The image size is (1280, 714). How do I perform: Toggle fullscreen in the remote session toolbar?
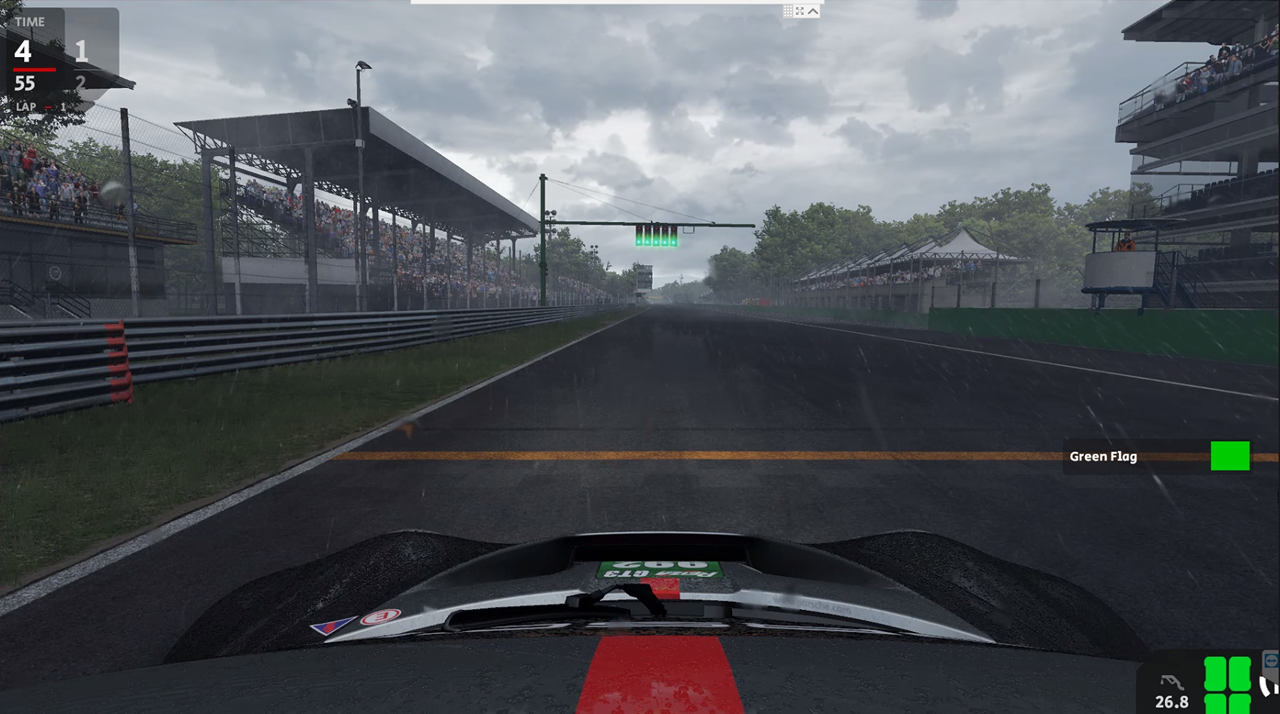[x=800, y=11]
